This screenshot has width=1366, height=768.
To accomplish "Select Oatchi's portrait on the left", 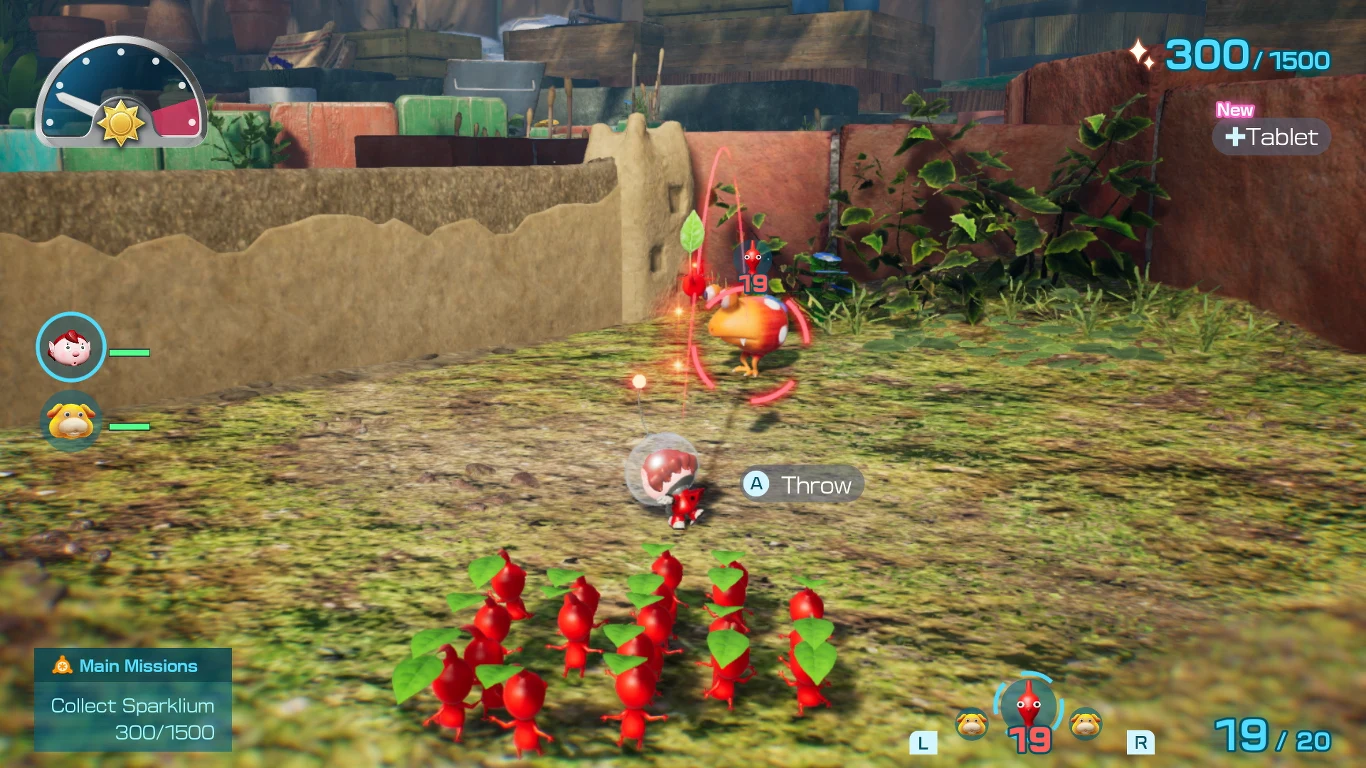I will 70,421.
